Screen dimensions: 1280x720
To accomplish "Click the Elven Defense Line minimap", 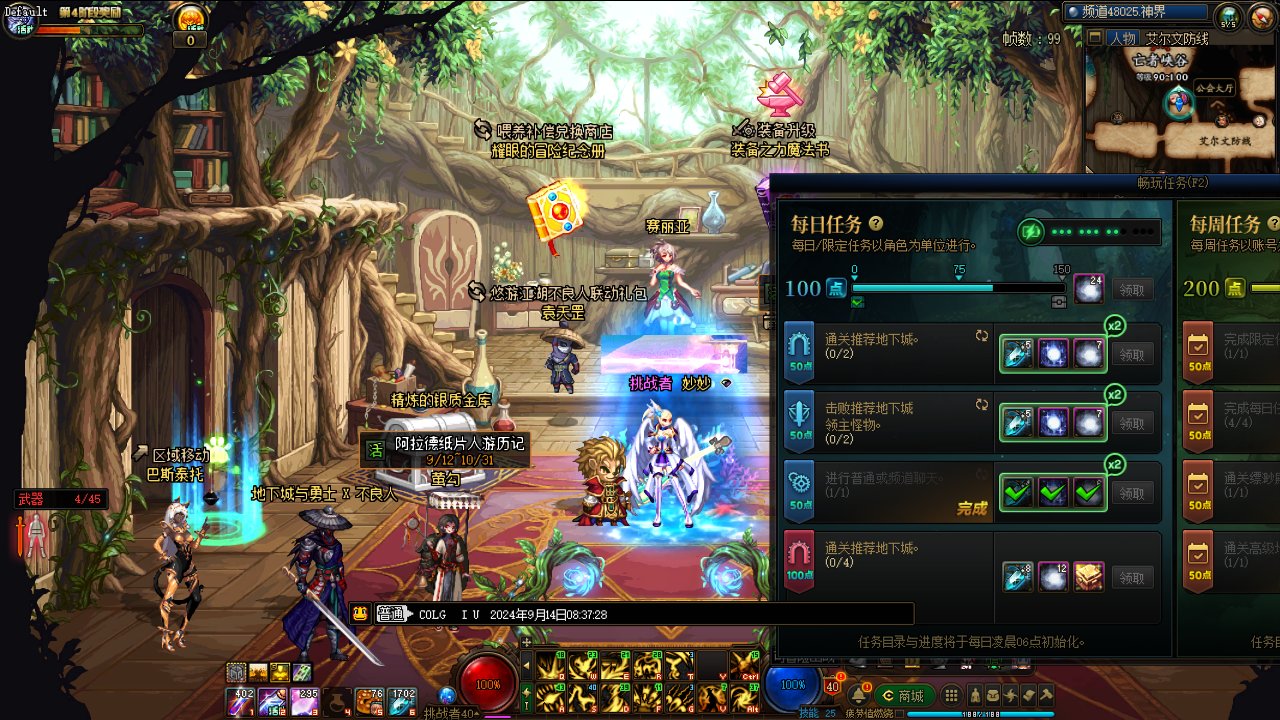I will tap(1182, 110).
